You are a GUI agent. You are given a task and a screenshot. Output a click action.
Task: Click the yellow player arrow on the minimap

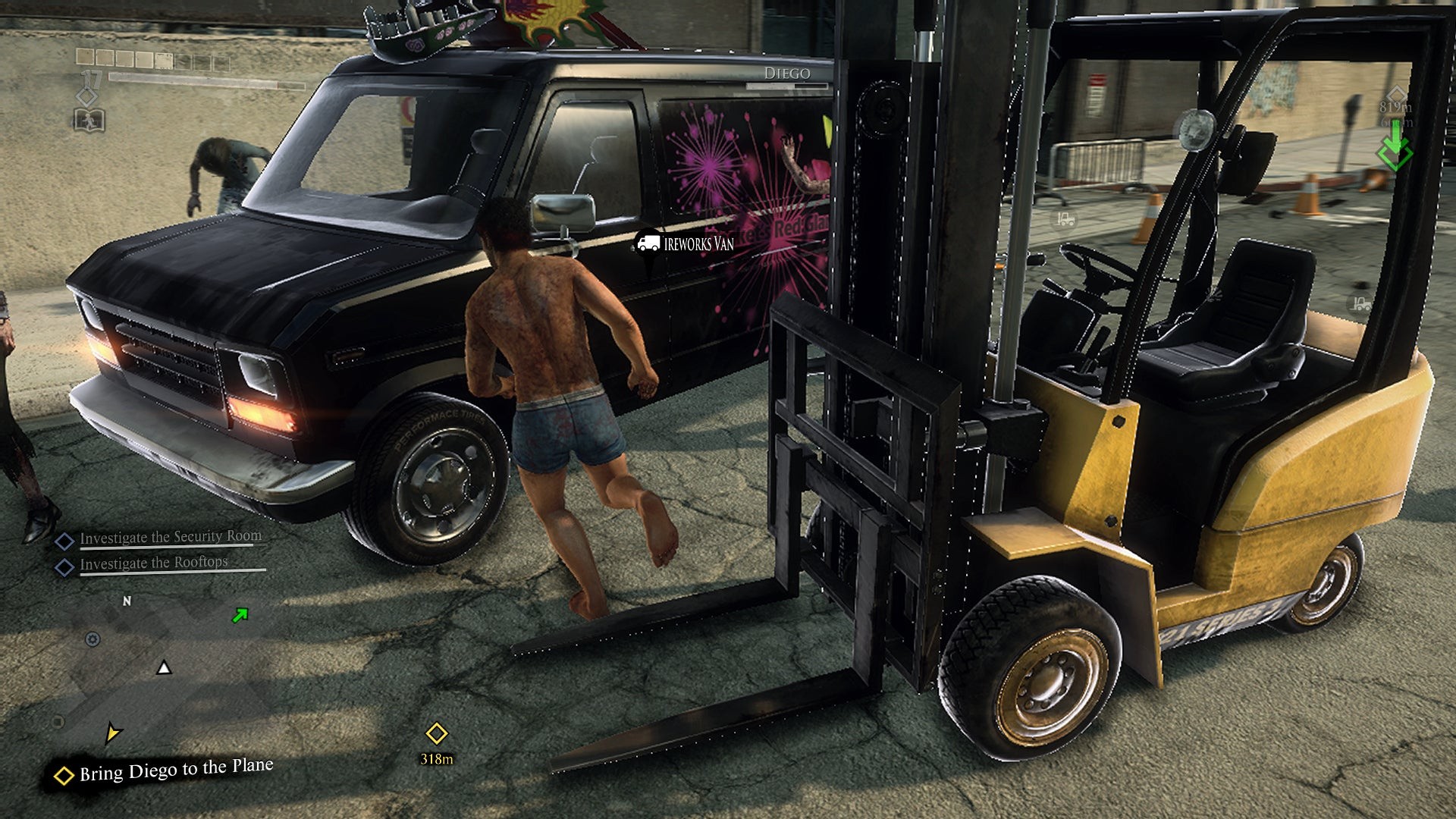(112, 733)
